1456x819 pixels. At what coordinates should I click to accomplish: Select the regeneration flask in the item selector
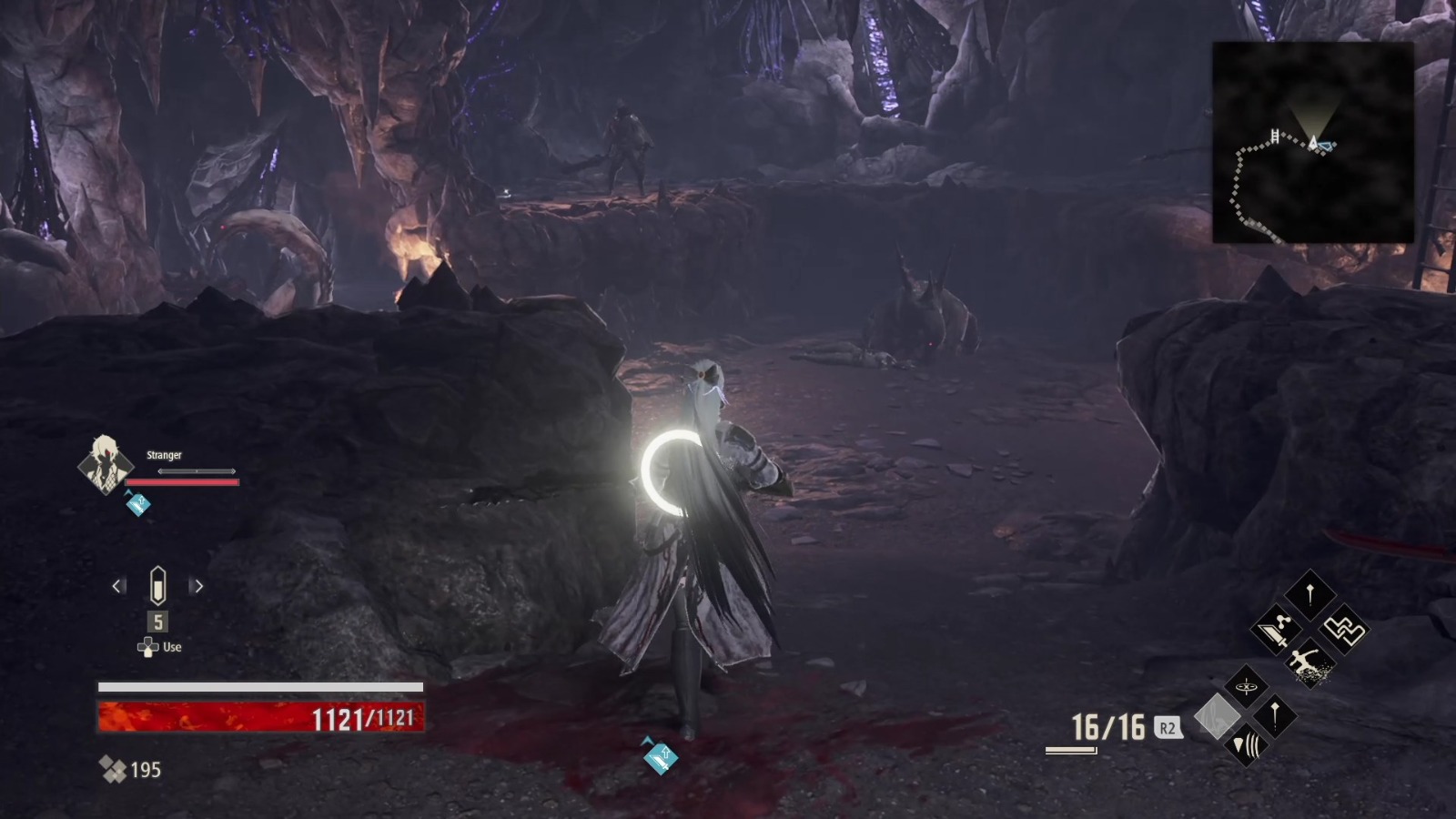coord(157,585)
